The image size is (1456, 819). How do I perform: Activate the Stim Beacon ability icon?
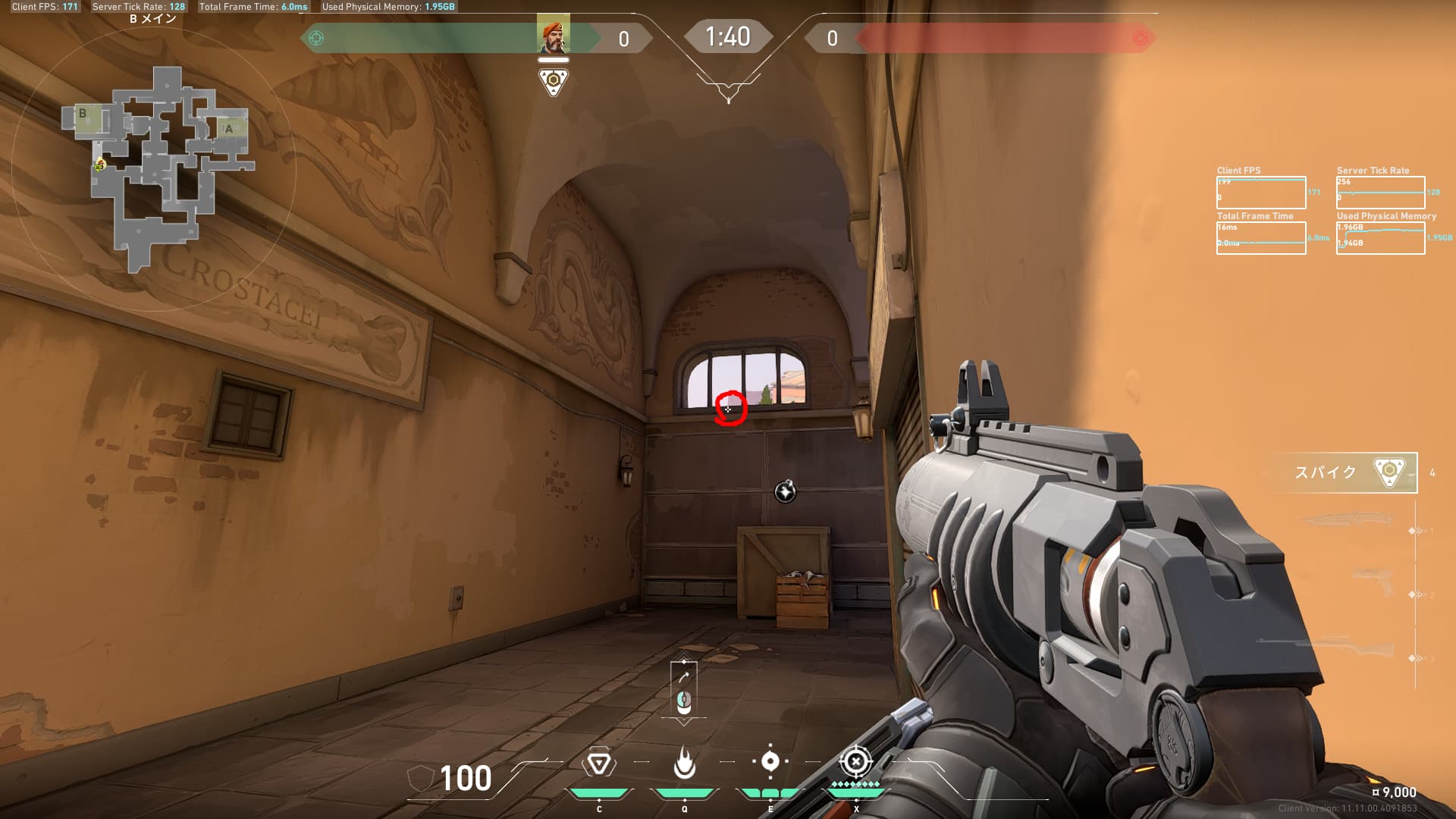pyautogui.click(x=598, y=763)
